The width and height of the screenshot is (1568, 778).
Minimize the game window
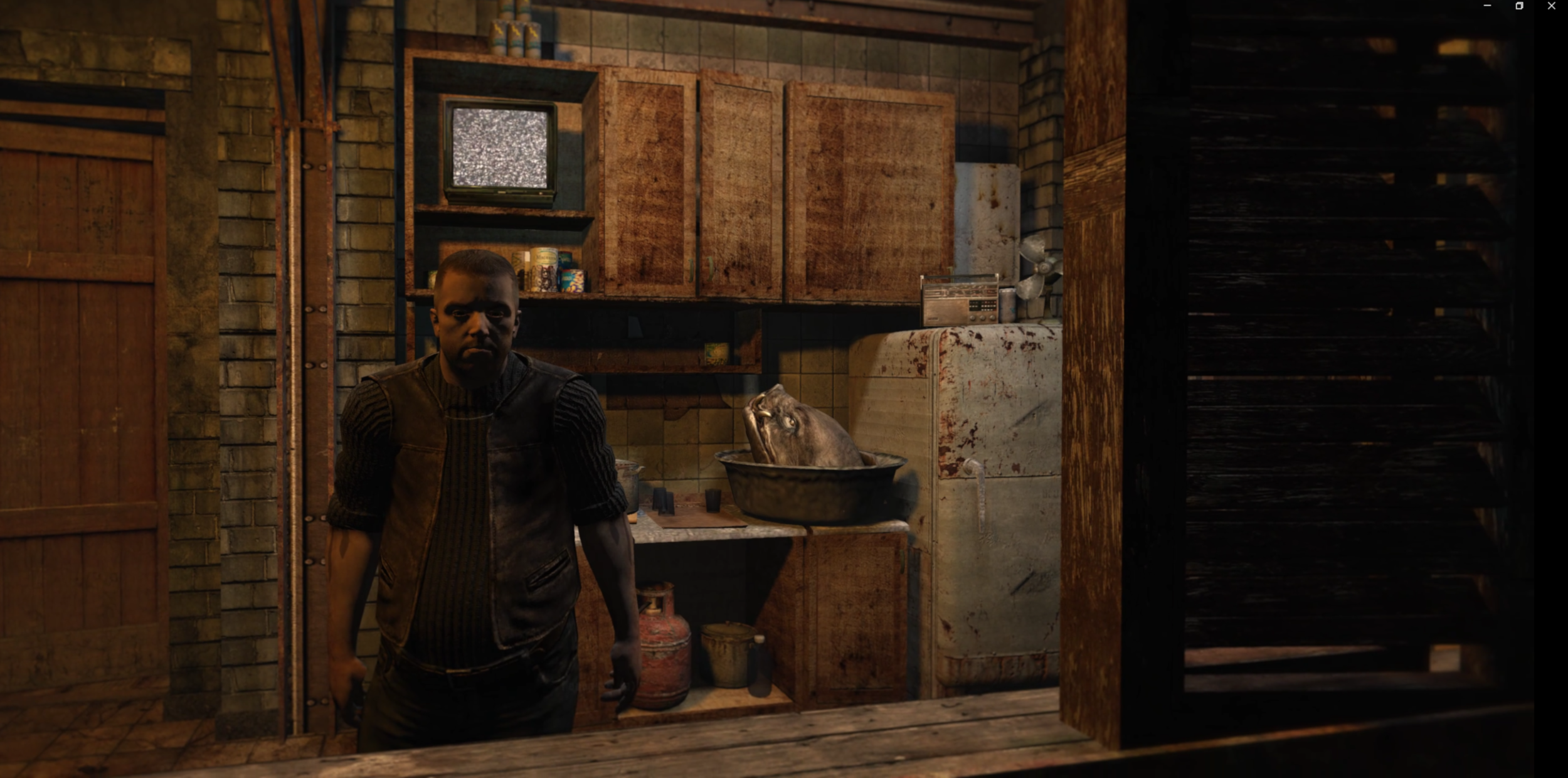click(1487, 6)
